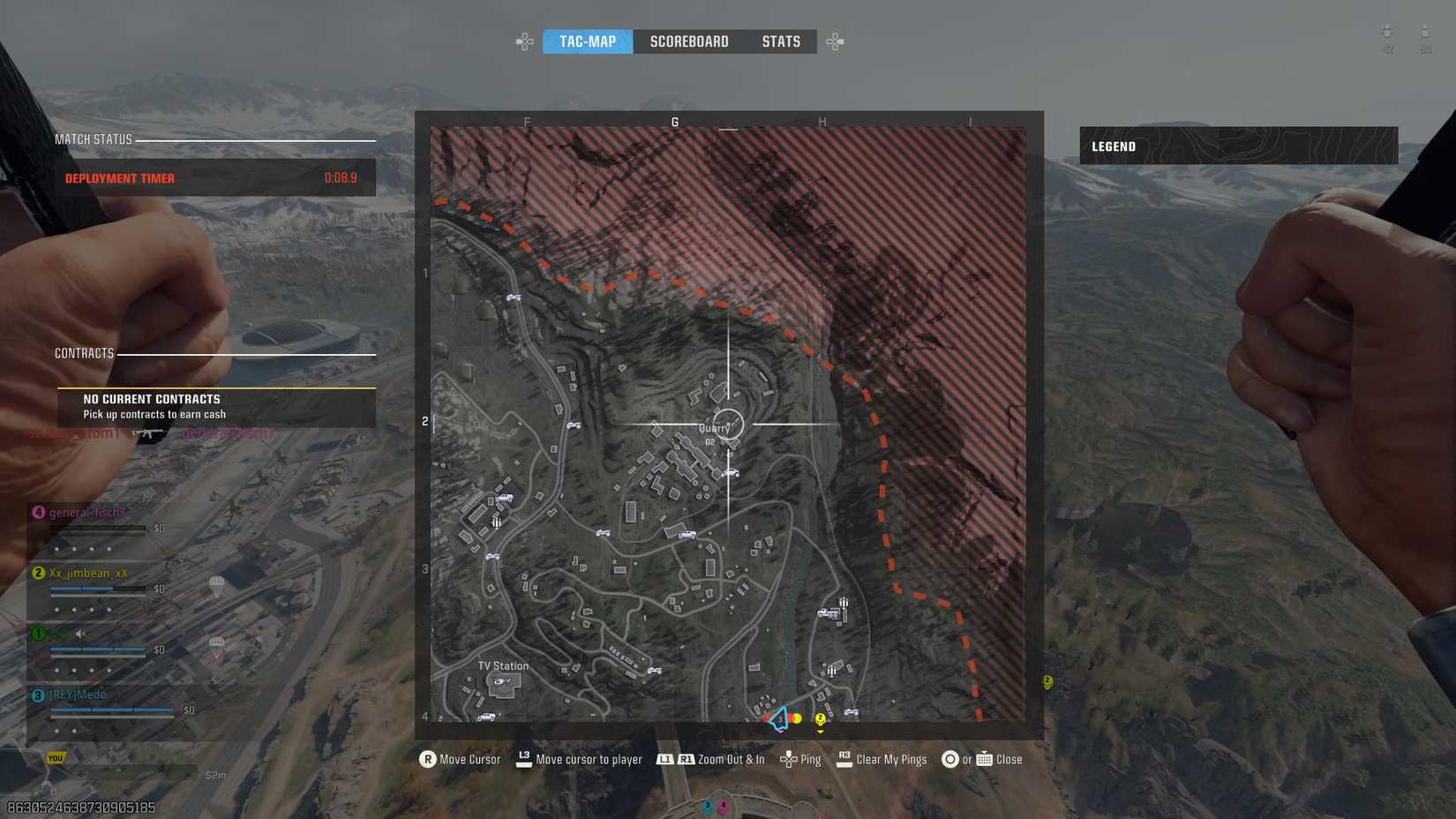Click the yellow chevron under player 2's marker
The height and width of the screenshot is (819, 1456).
[x=820, y=732]
